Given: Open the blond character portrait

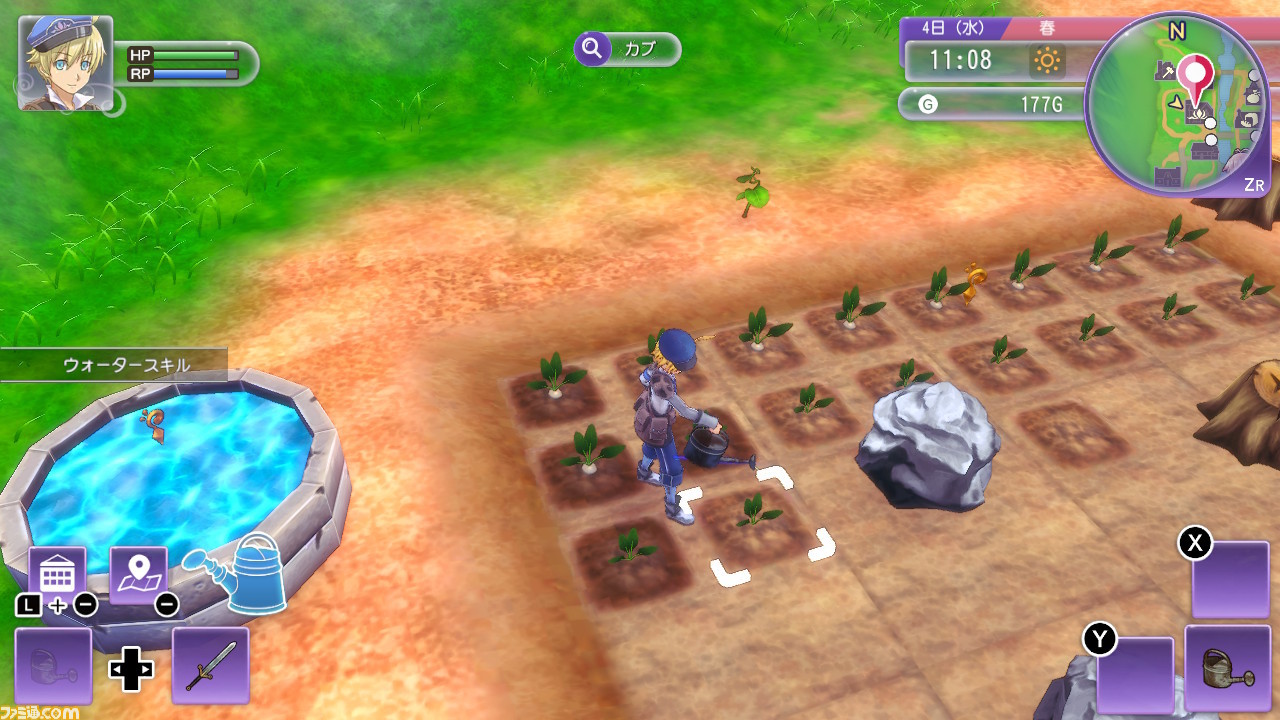Looking at the screenshot, I should [x=65, y=63].
